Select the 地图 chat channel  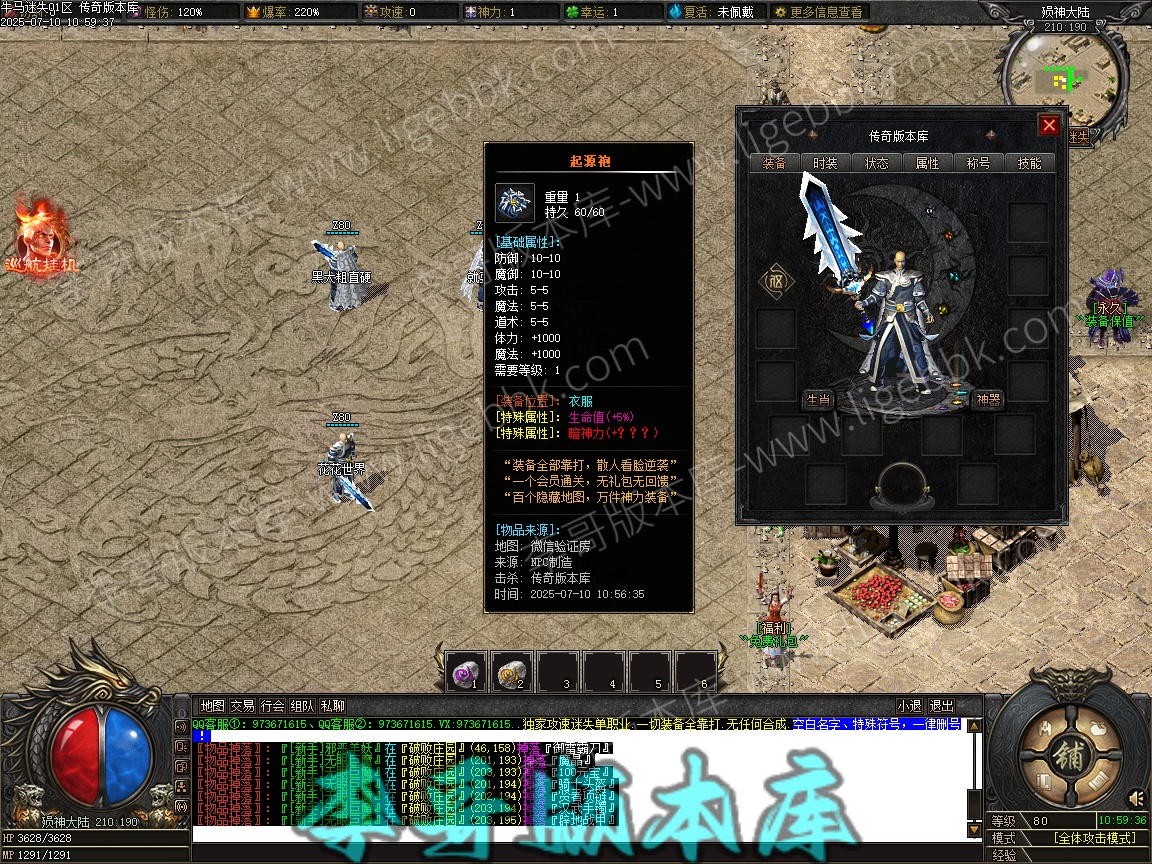tap(212, 706)
